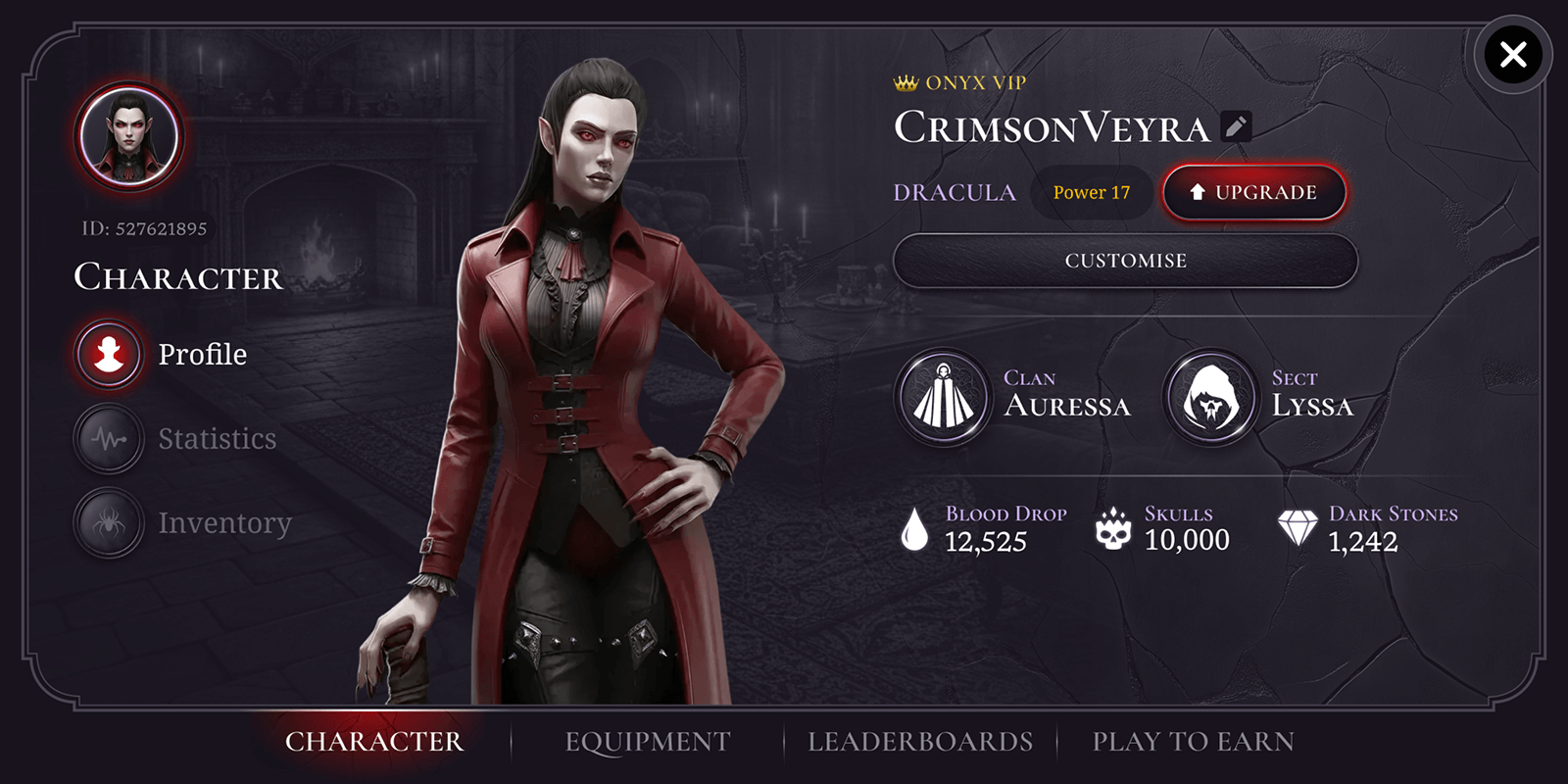Open the Sect Lyssa emblem
1568x784 pixels.
coord(1212,399)
